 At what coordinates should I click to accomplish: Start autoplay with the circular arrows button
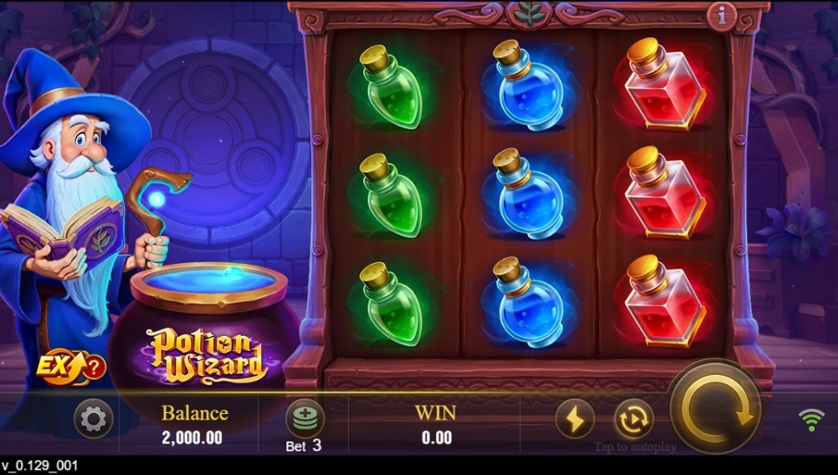coord(634,419)
